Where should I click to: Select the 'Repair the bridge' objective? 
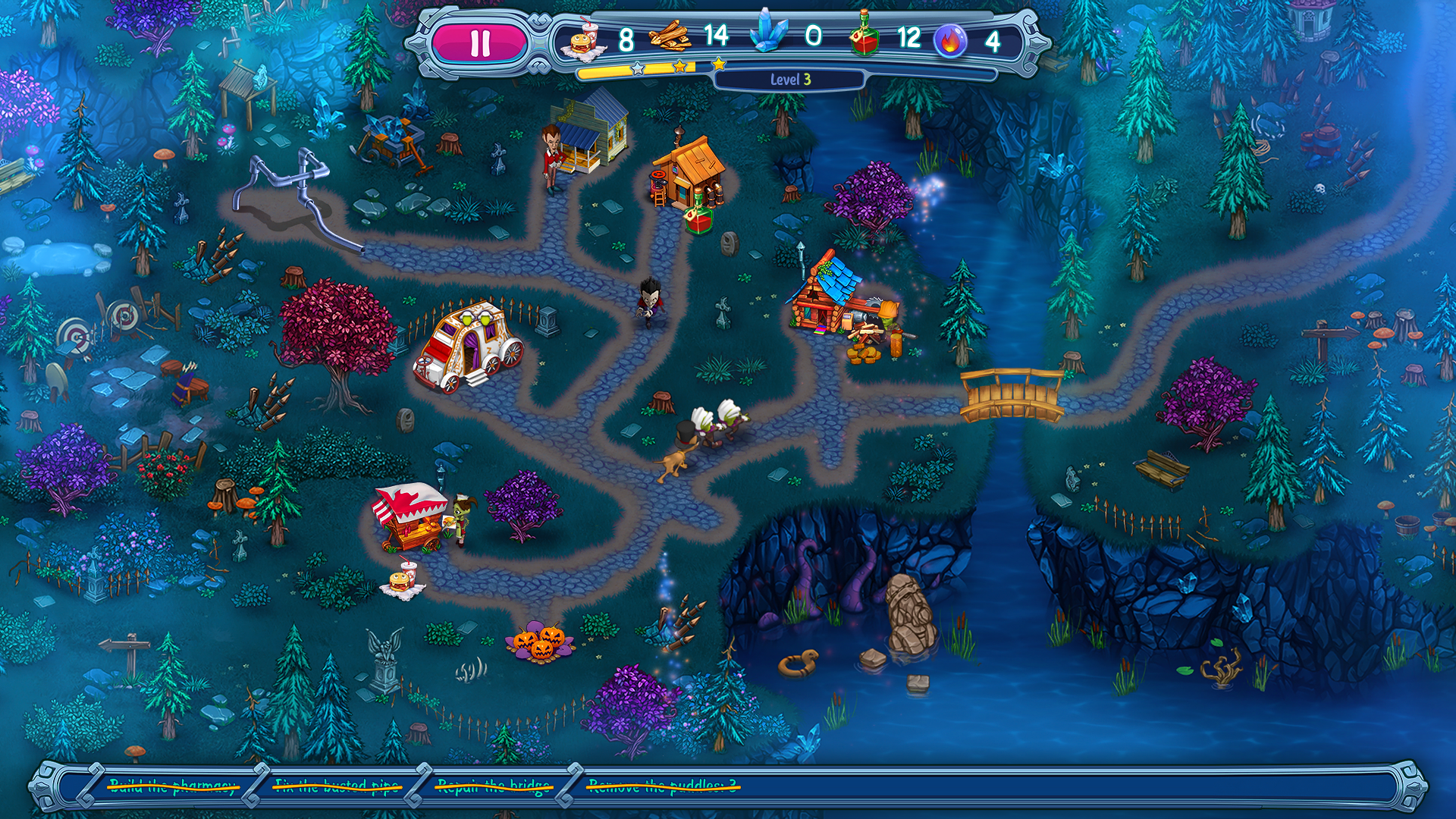coord(494,786)
